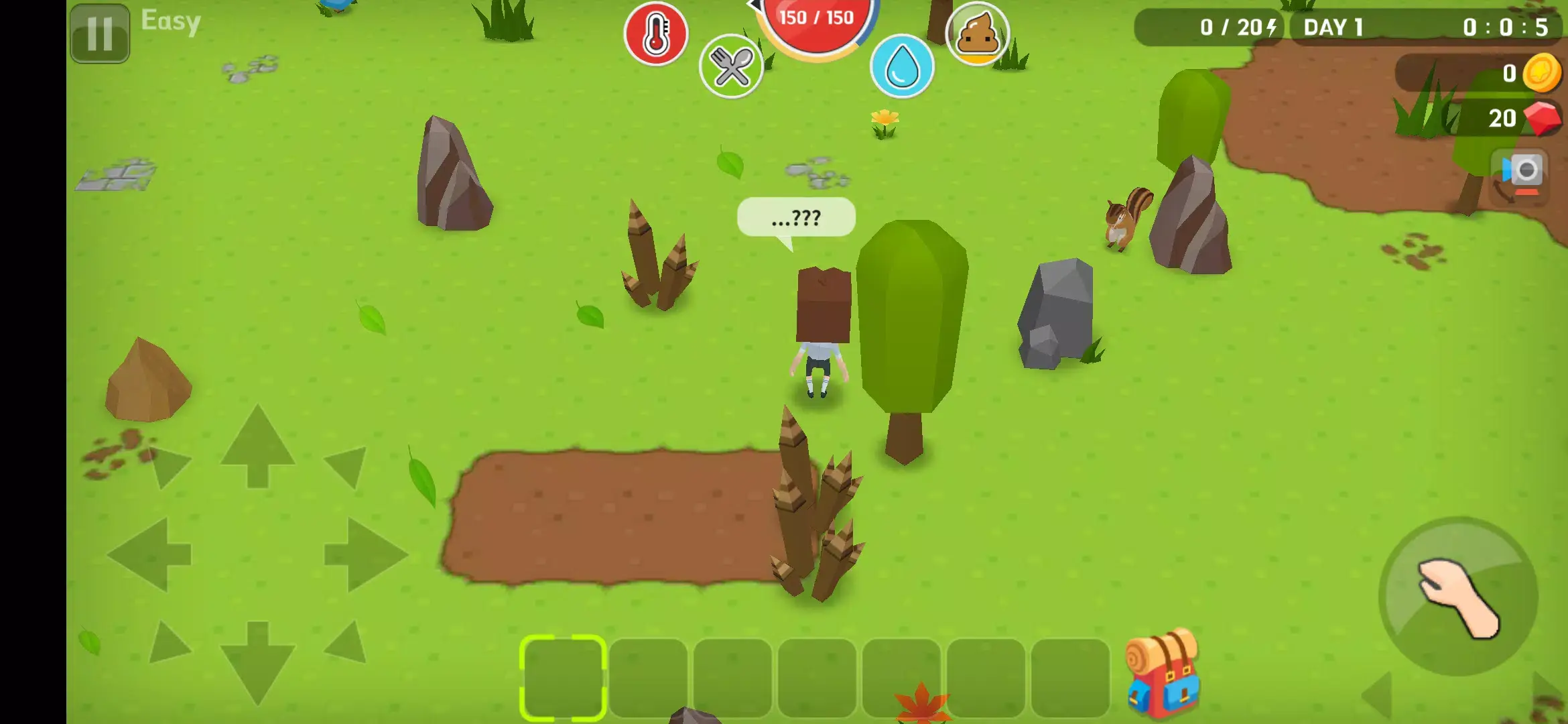This screenshot has height=724, width=1568.
Task: Open hunger status via fork-and-spoon icon
Action: point(732,67)
